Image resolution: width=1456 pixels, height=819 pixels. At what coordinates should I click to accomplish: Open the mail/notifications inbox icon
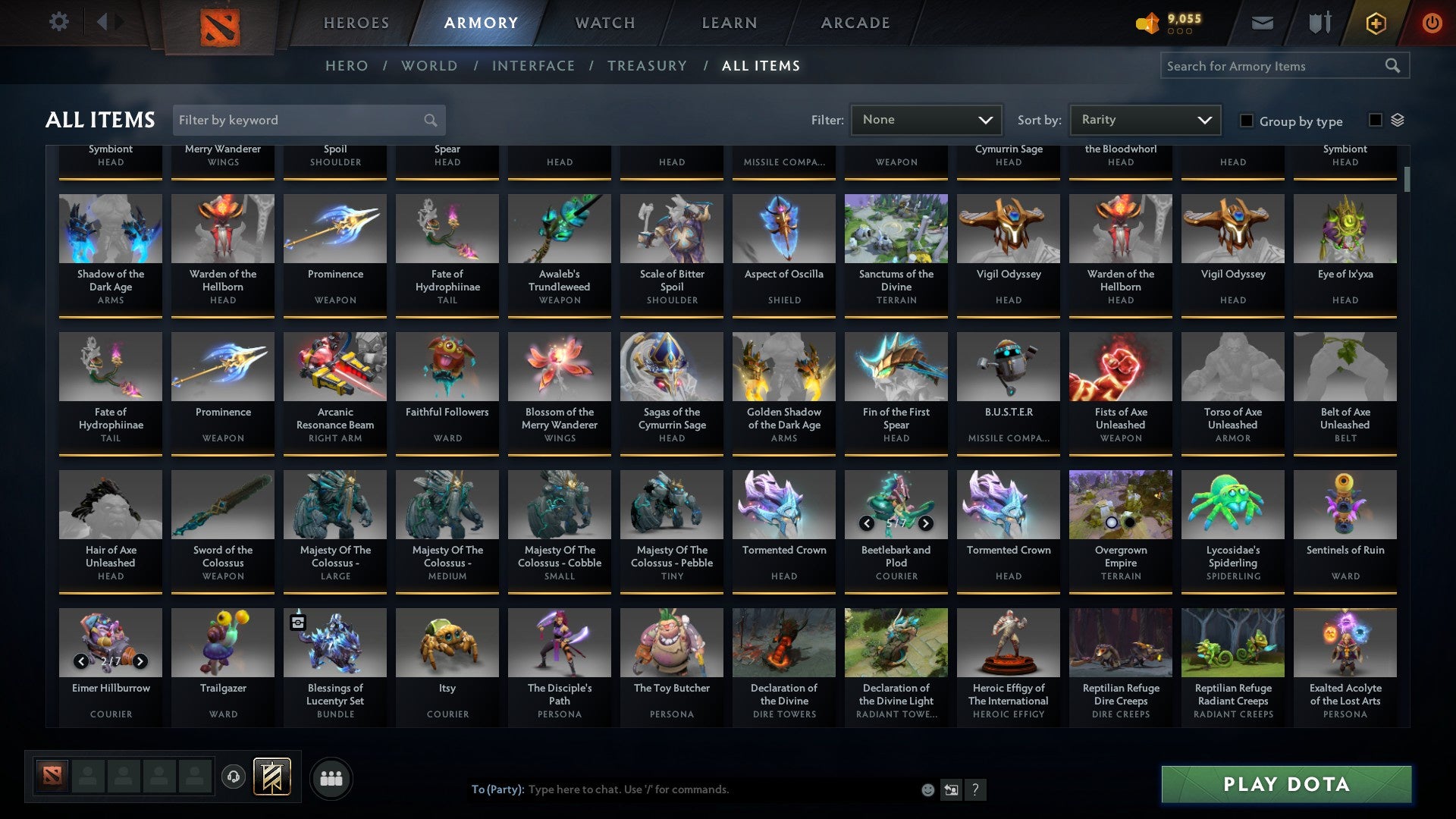[1261, 22]
